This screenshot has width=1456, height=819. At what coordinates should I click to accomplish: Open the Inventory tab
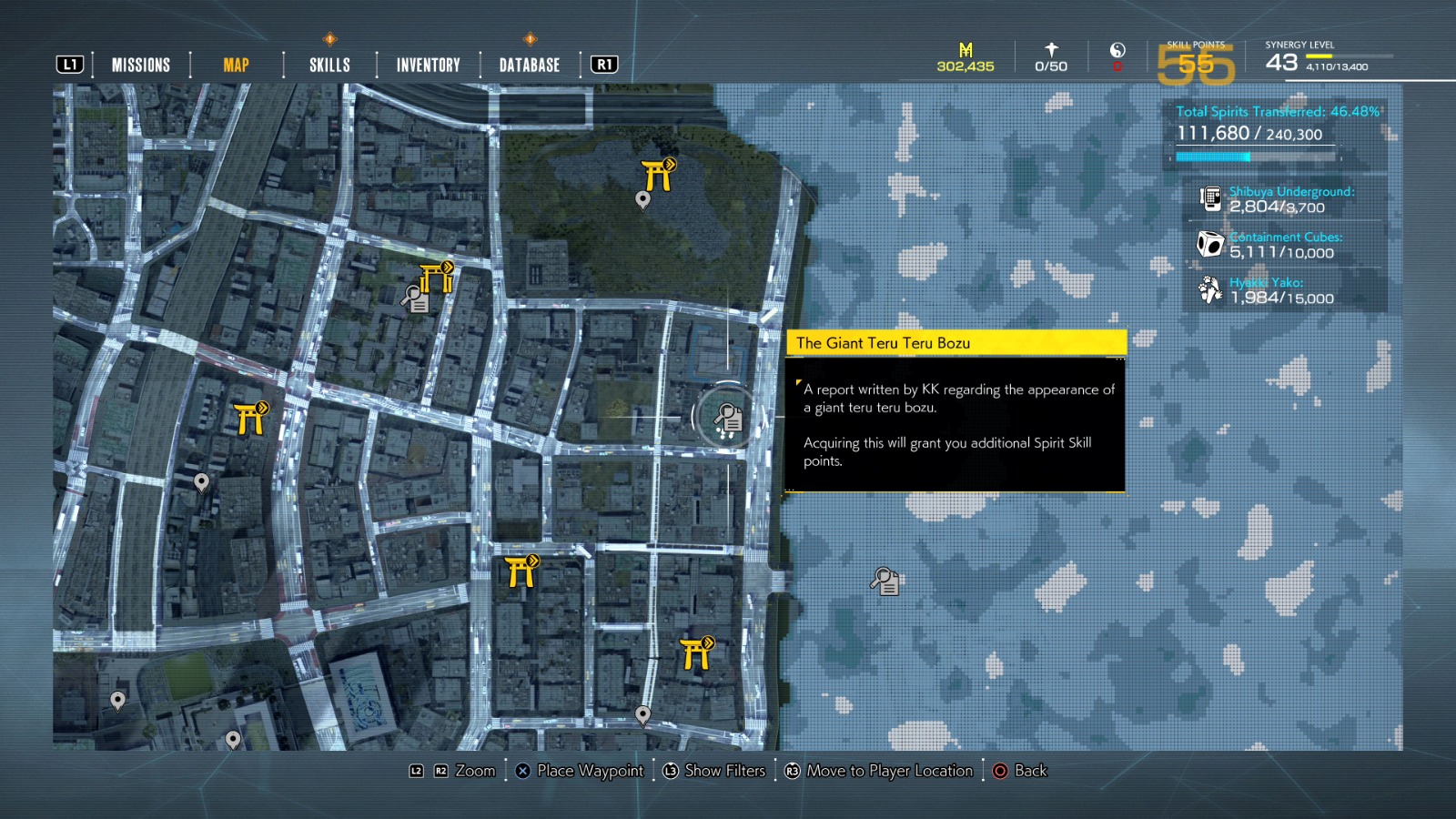tap(427, 65)
